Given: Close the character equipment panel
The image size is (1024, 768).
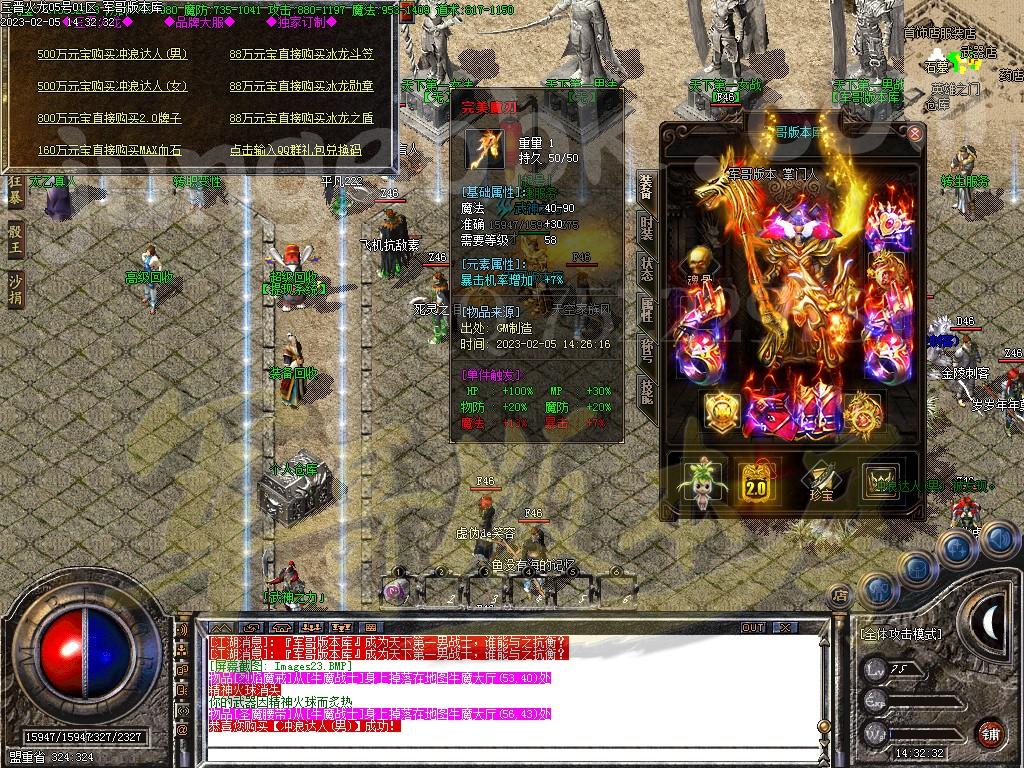Looking at the screenshot, I should pyautogui.click(x=914, y=133).
